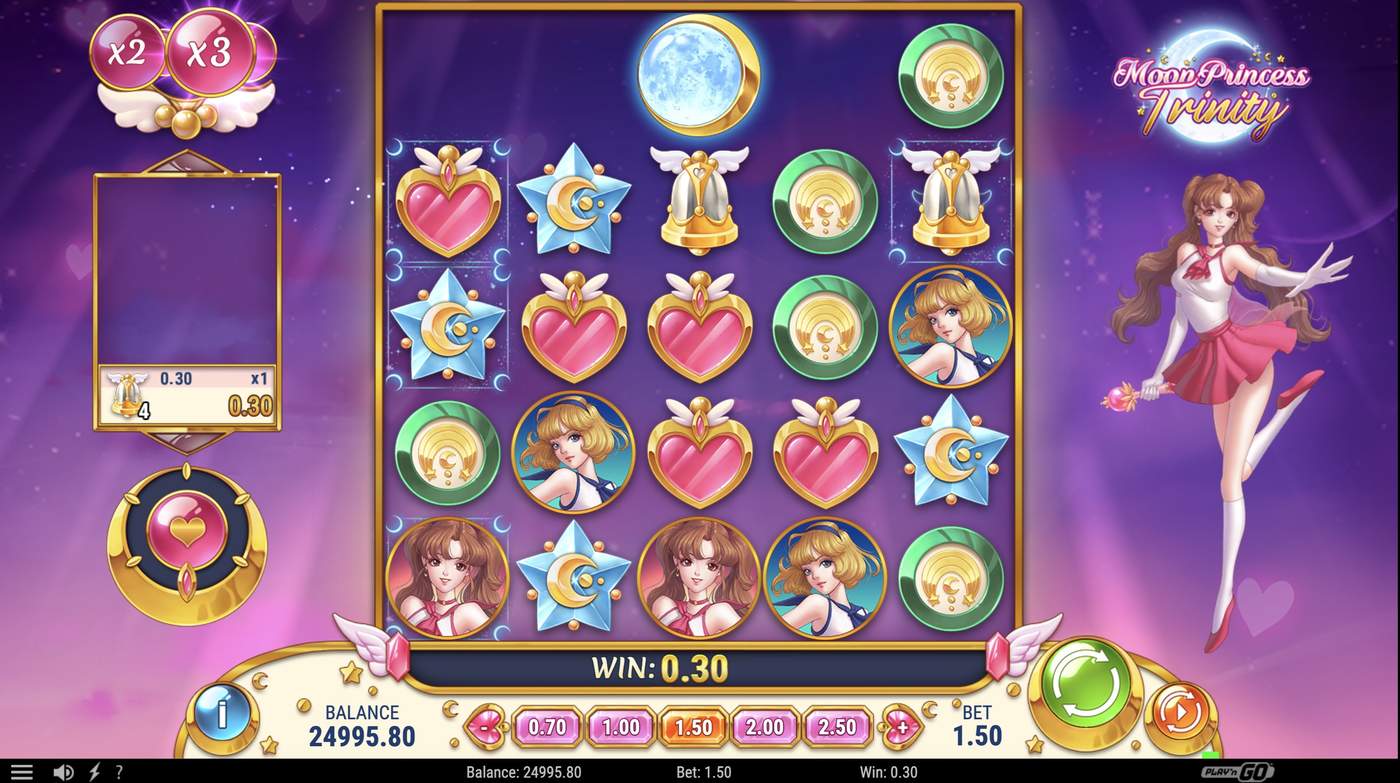1400x783 pixels.
Task: Open the bell win entry in the trinket panel
Action: coord(185,390)
